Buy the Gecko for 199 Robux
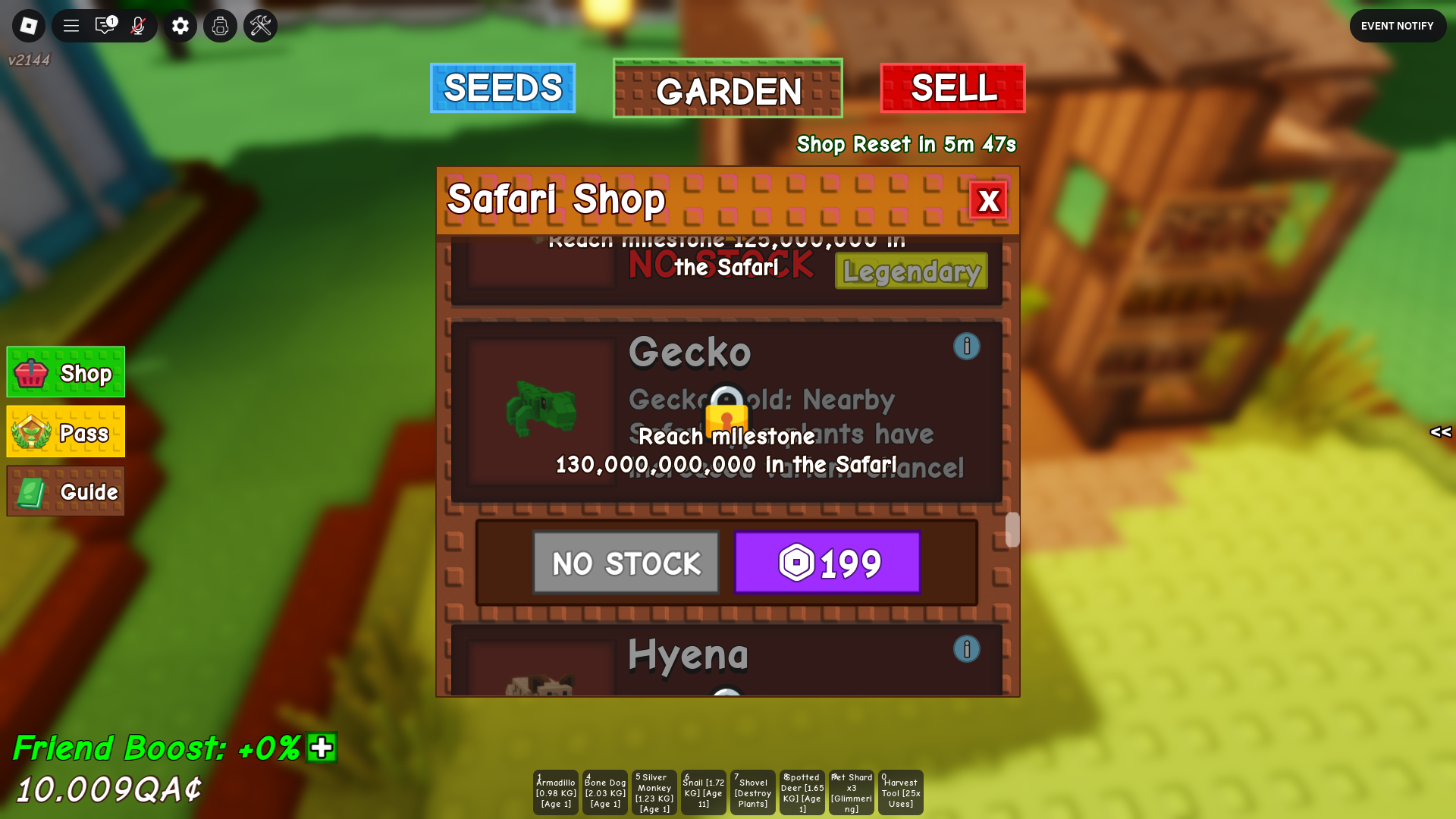1456x819 pixels. [827, 562]
